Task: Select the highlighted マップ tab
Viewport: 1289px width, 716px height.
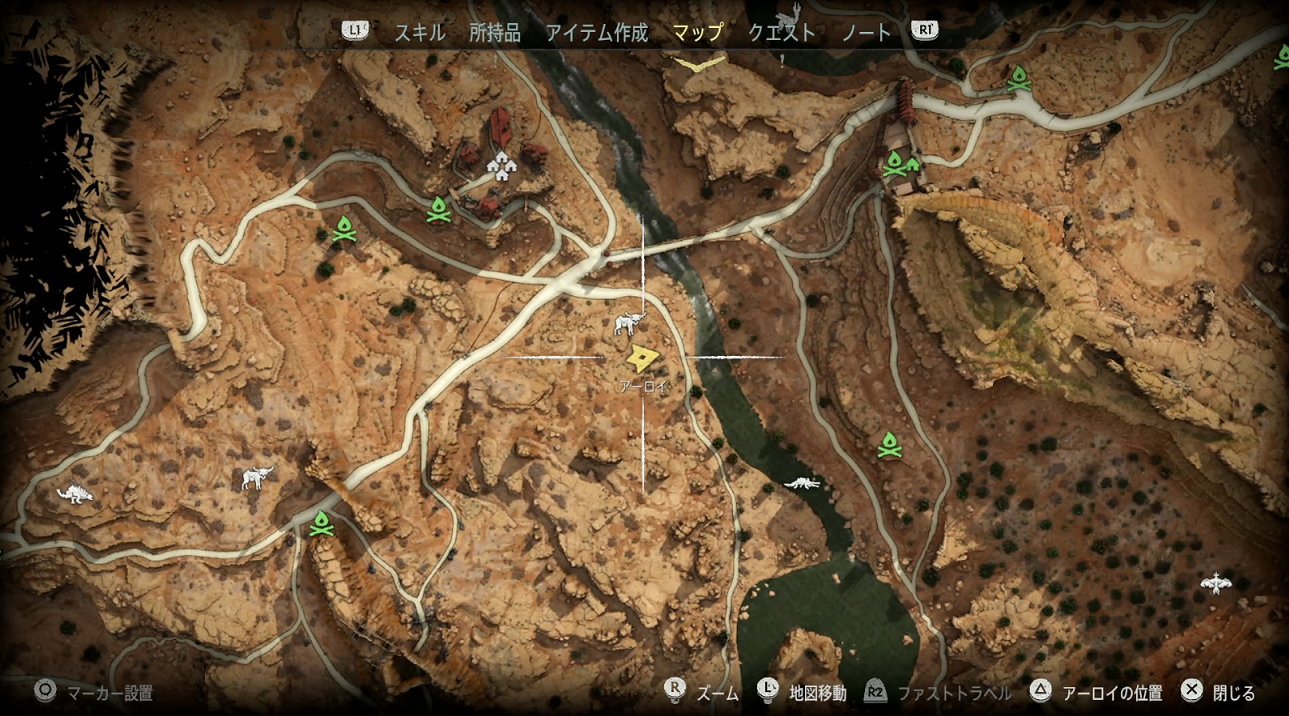Action: coord(697,32)
